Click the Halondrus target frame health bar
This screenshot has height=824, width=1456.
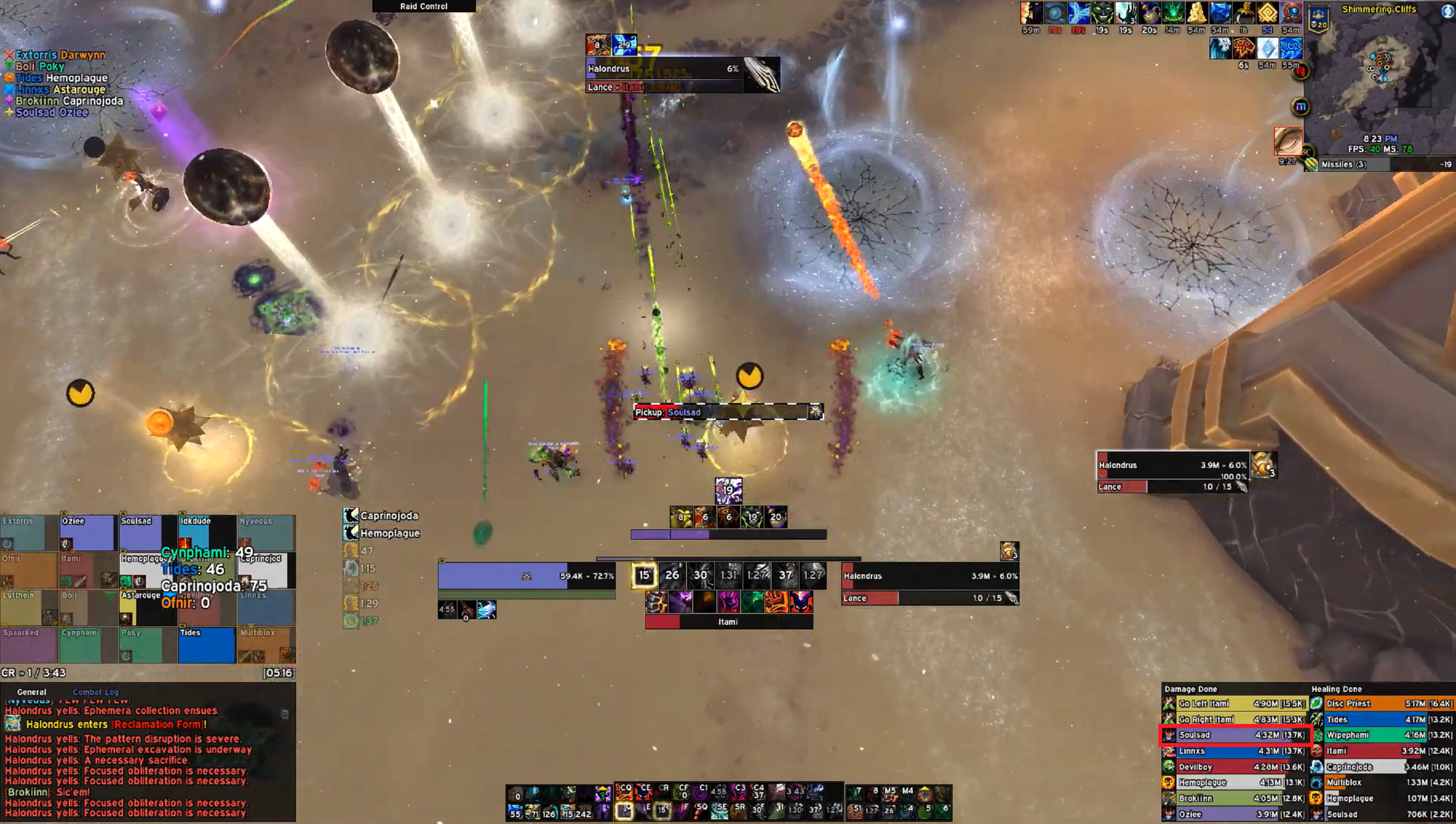tap(930, 576)
